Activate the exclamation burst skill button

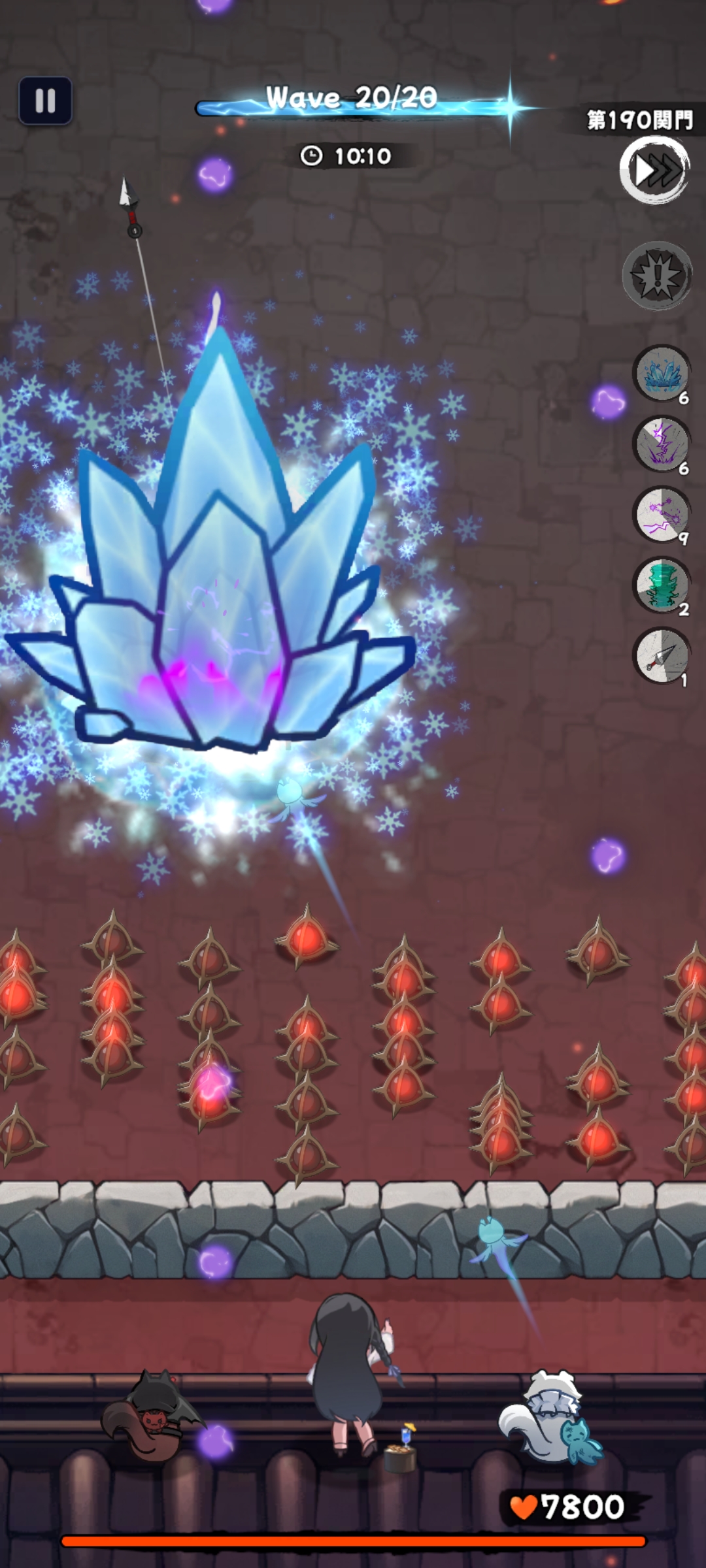point(657,276)
